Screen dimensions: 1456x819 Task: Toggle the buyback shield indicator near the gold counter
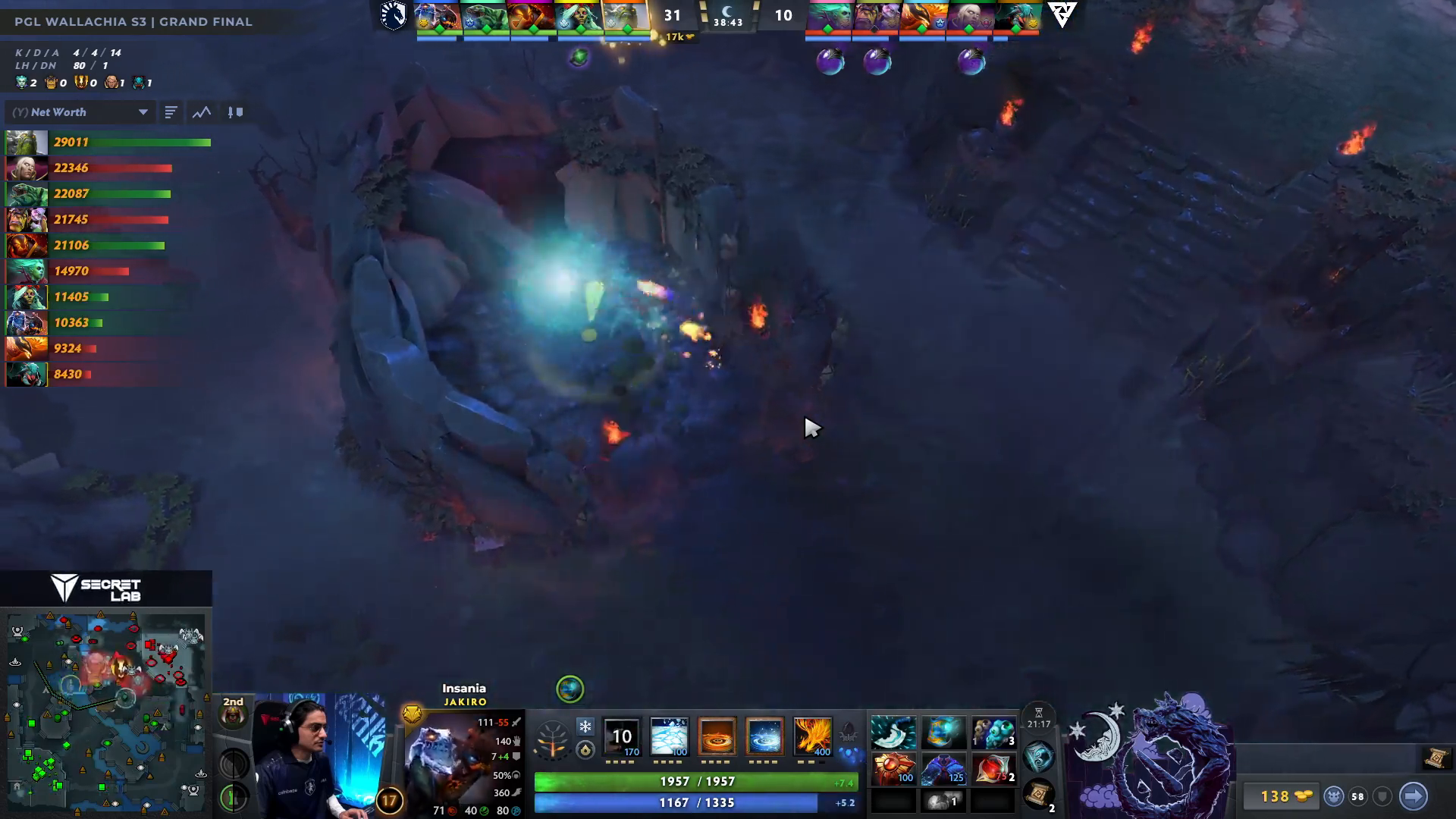tap(1382, 797)
